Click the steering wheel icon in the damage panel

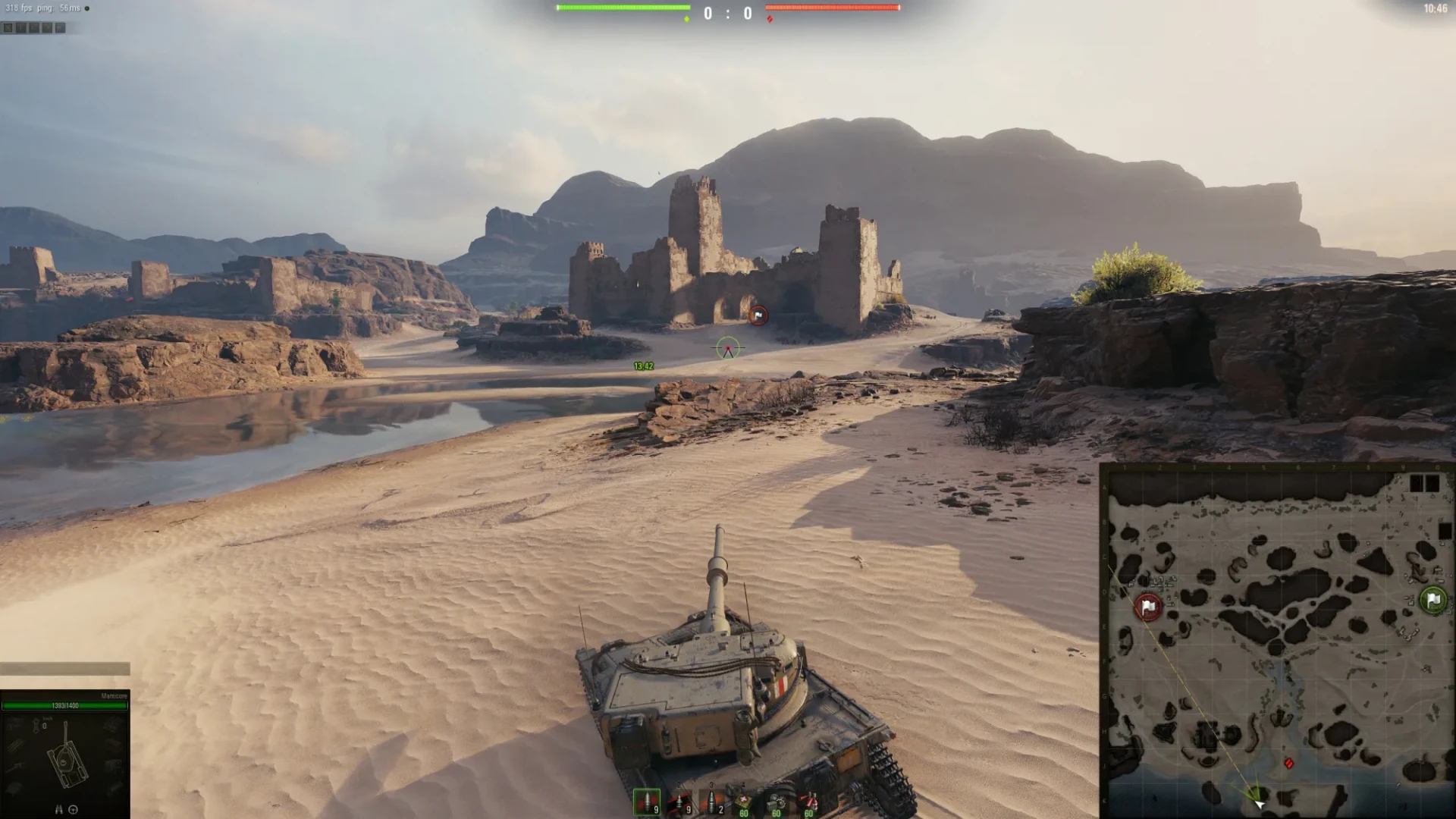pyautogui.click(x=74, y=809)
